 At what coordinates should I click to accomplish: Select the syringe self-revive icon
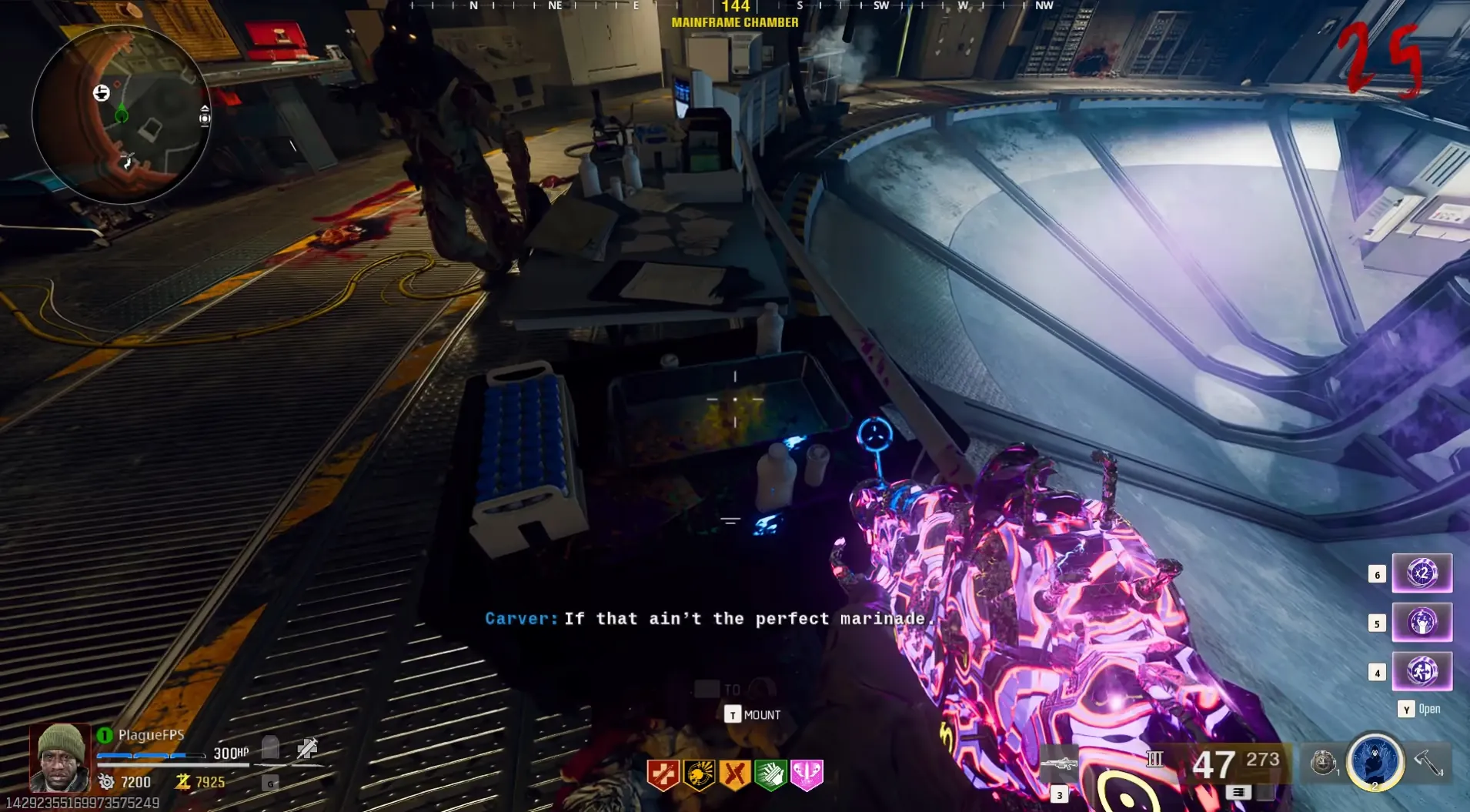[x=307, y=747]
